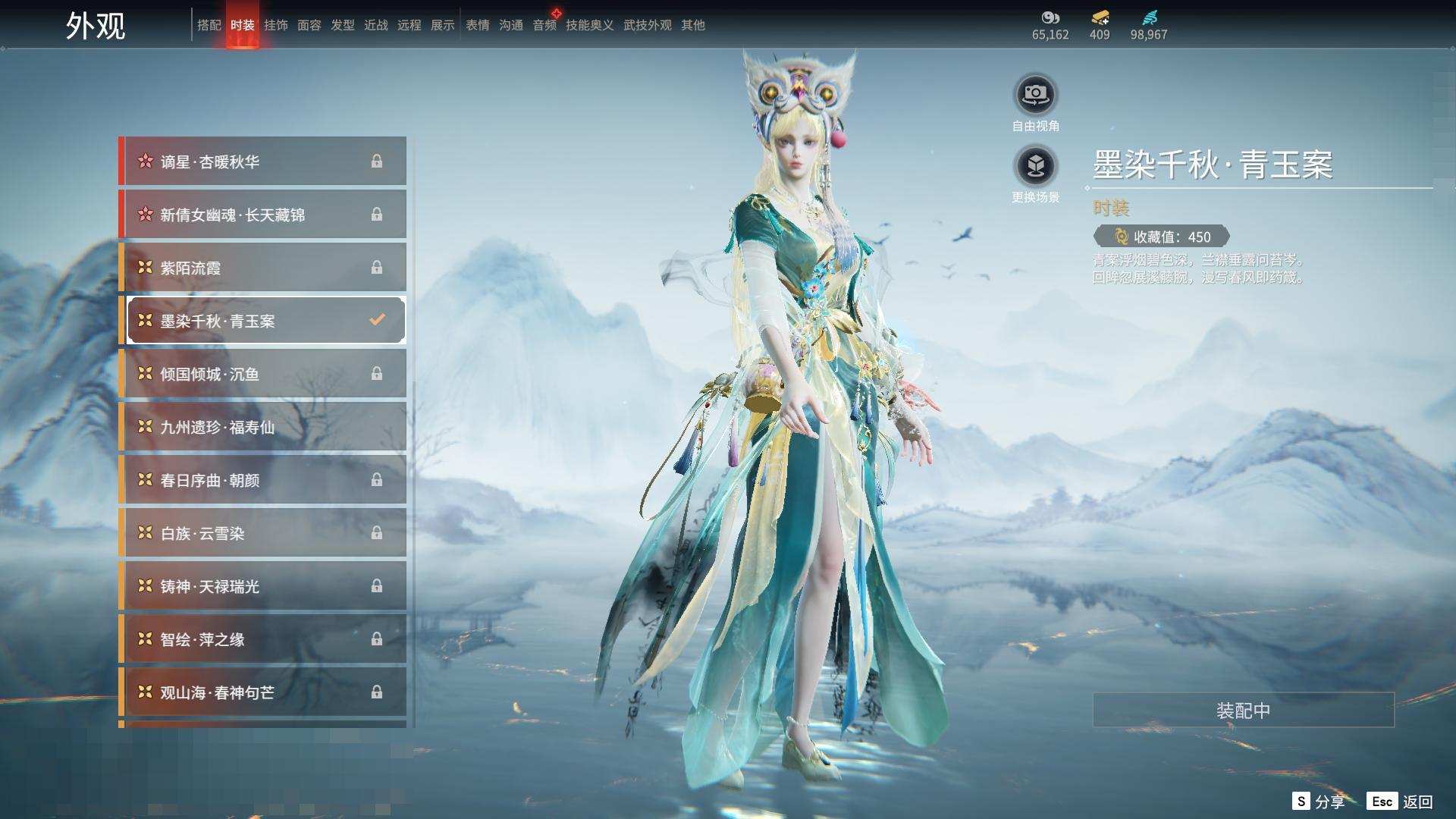
Task: Switch to the 搭配 tab
Action: point(209,25)
